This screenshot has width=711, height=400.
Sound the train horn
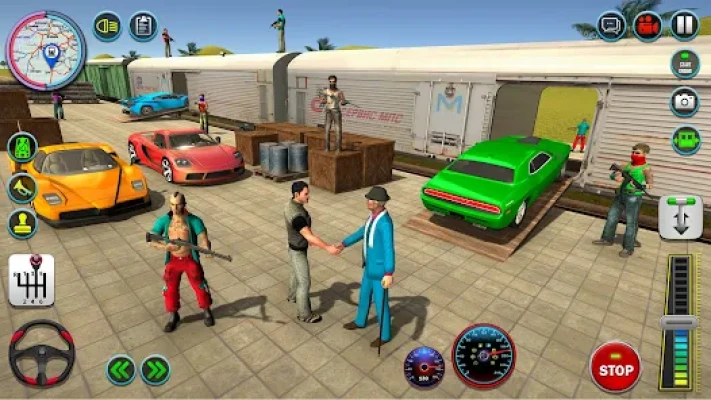click(23, 187)
